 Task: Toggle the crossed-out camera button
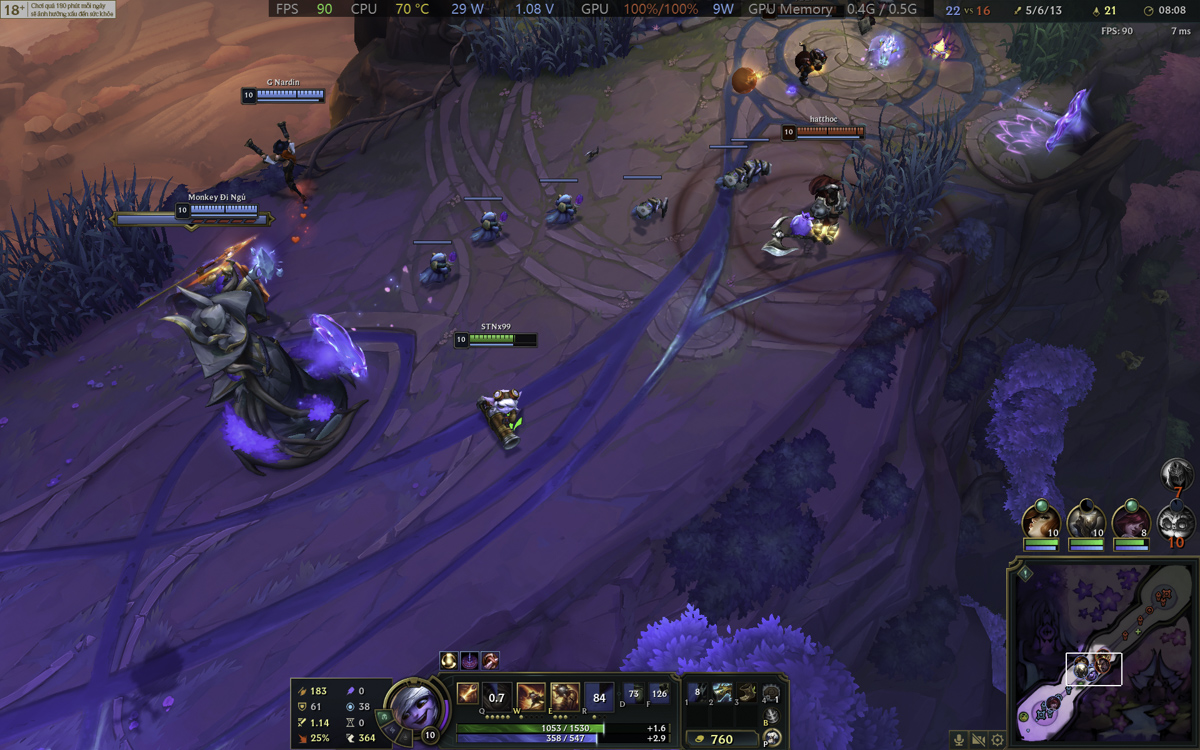978,740
